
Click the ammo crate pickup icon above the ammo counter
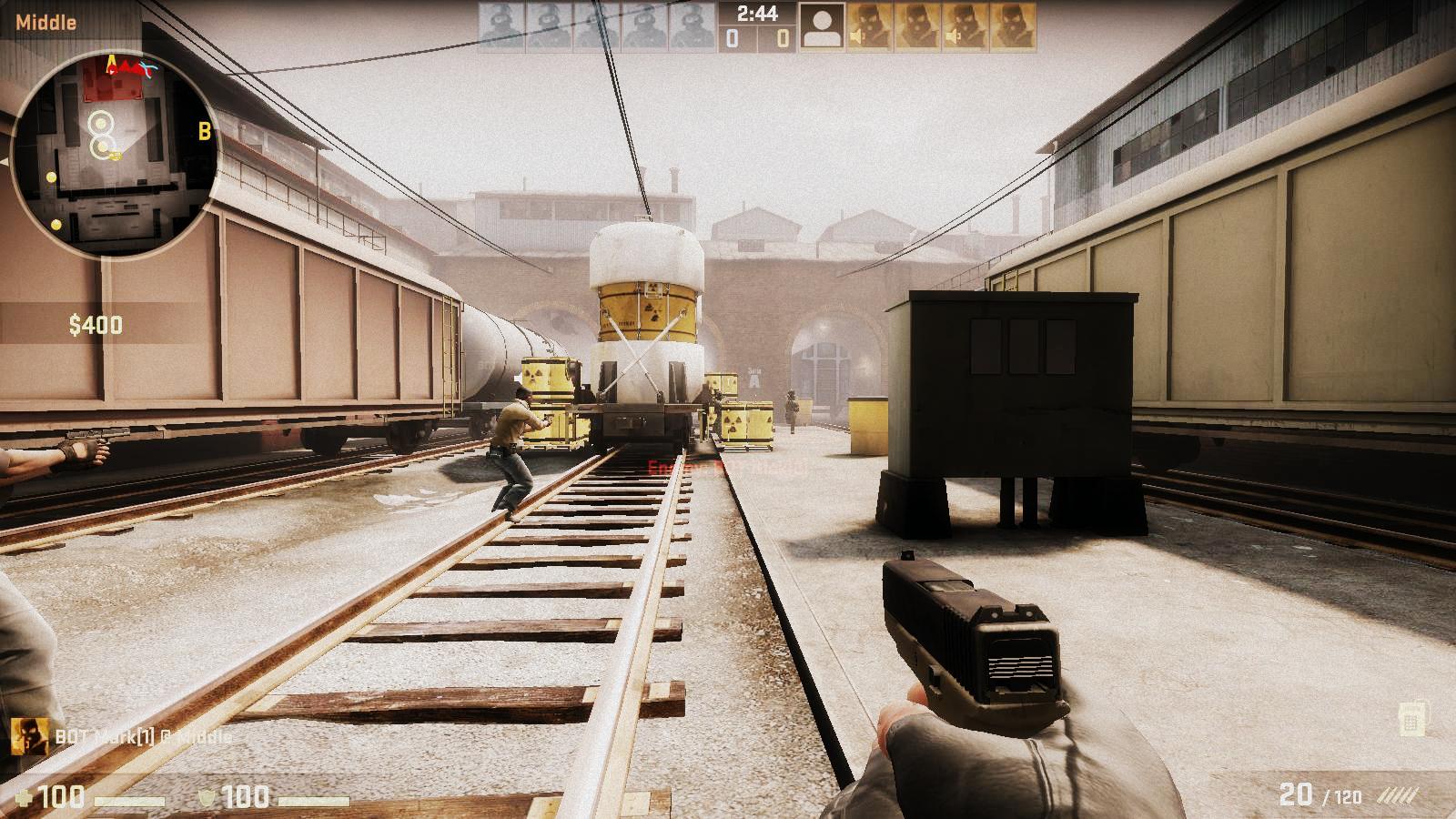1410,722
